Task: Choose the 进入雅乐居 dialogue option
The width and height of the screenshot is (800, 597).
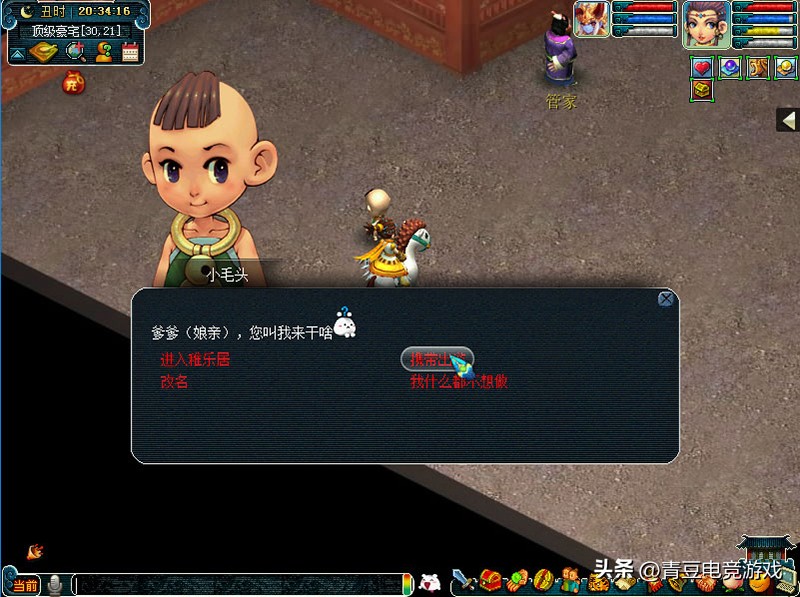Action: pos(195,360)
